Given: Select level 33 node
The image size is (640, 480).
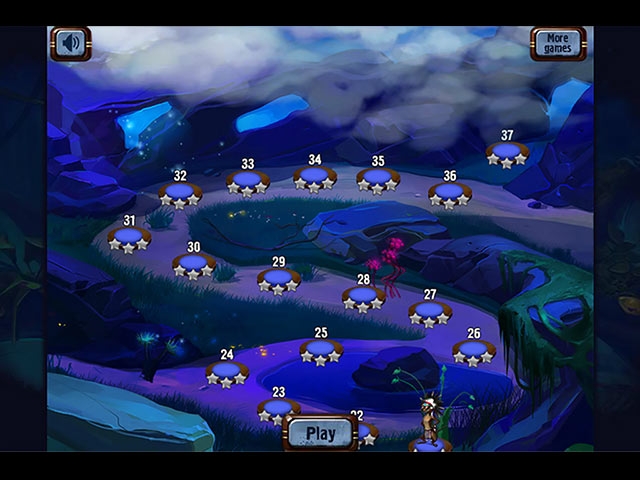Looking at the screenshot, I should pos(247,181).
